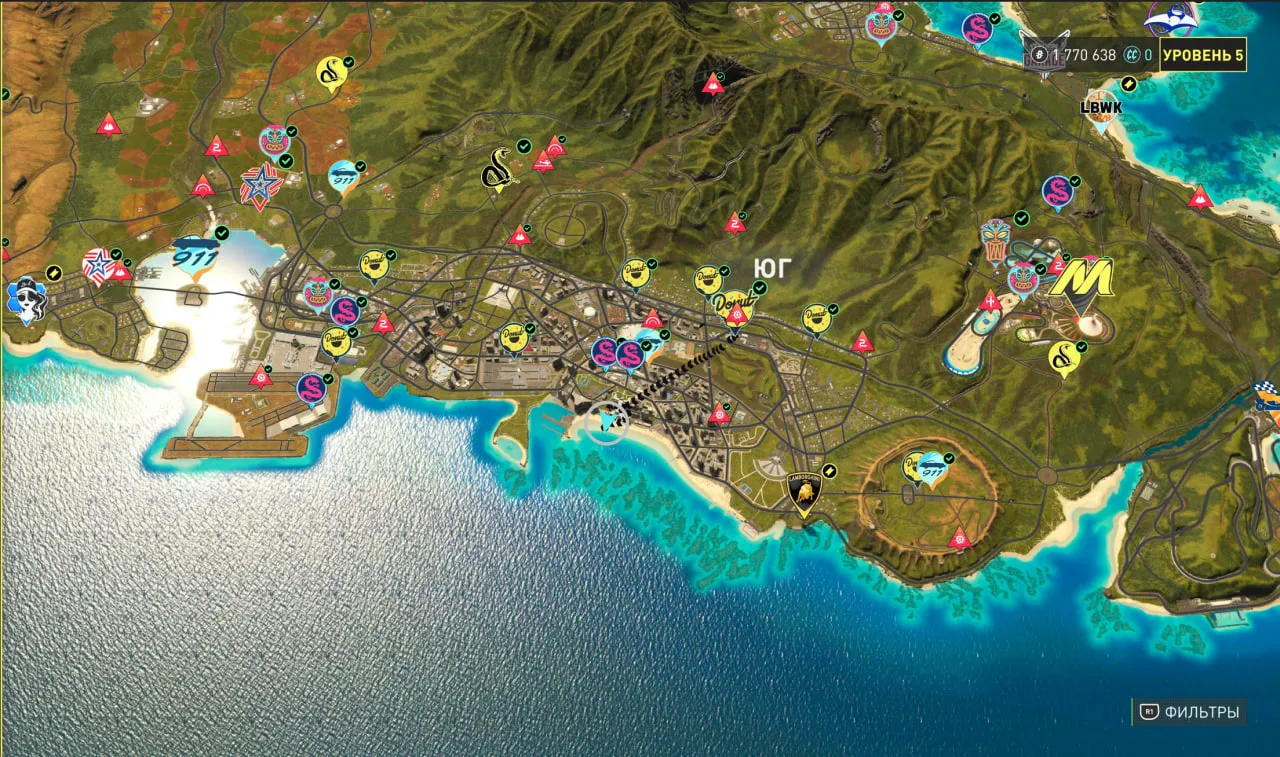The image size is (1280, 757).
Task: Select the large star-spangled playlist marker
Action: coord(260,187)
